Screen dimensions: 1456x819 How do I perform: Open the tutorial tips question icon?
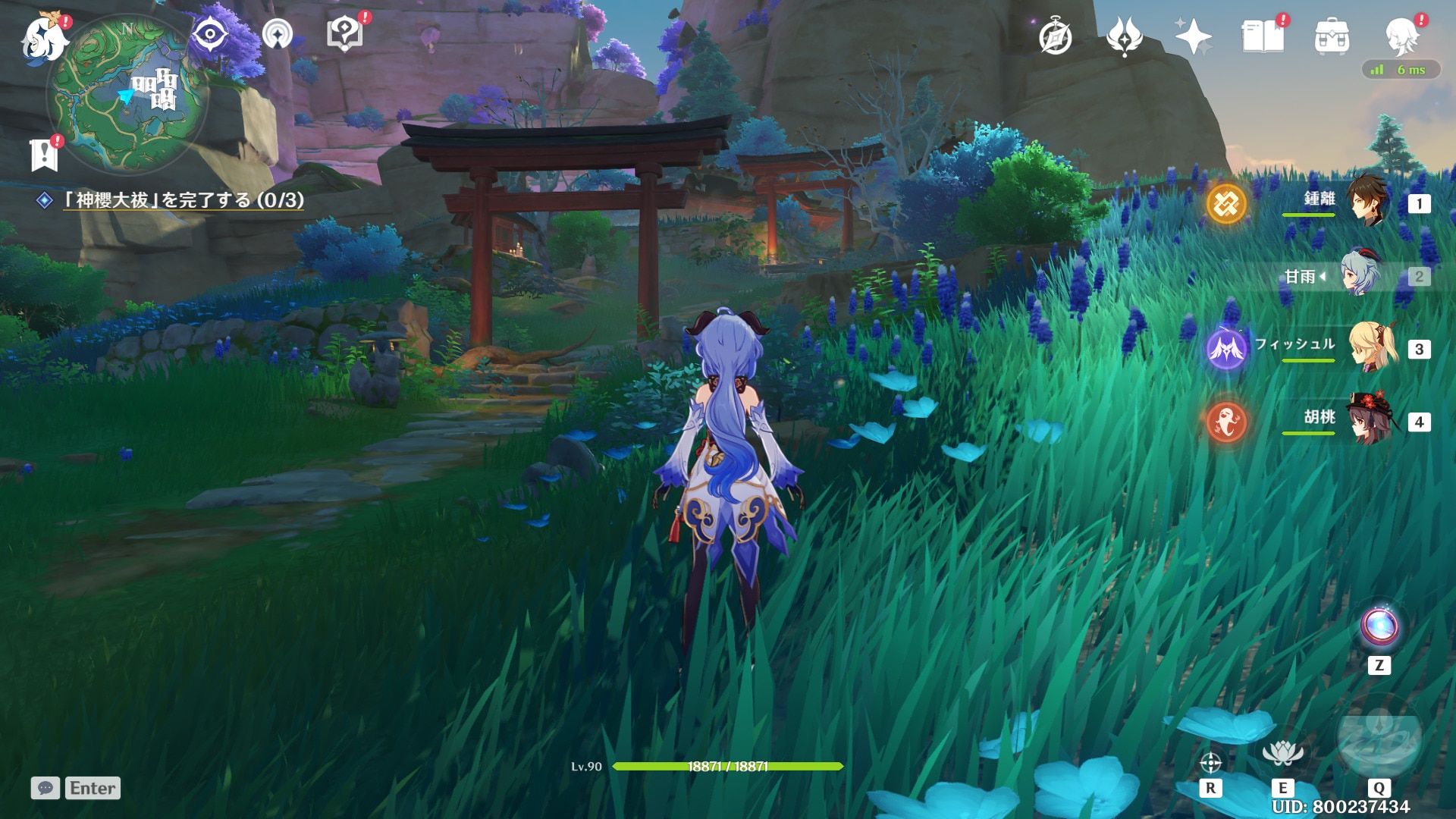tap(344, 34)
